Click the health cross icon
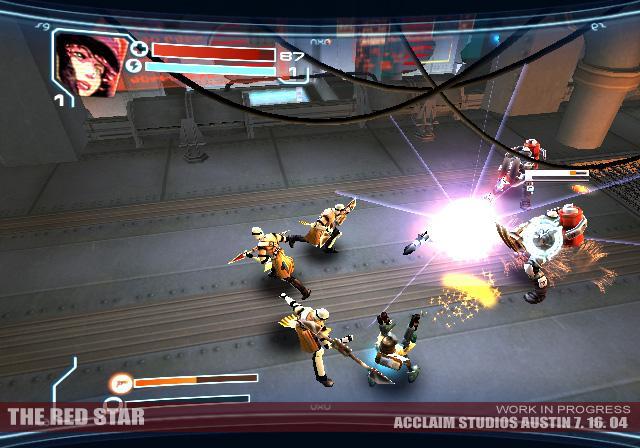 coord(138,49)
